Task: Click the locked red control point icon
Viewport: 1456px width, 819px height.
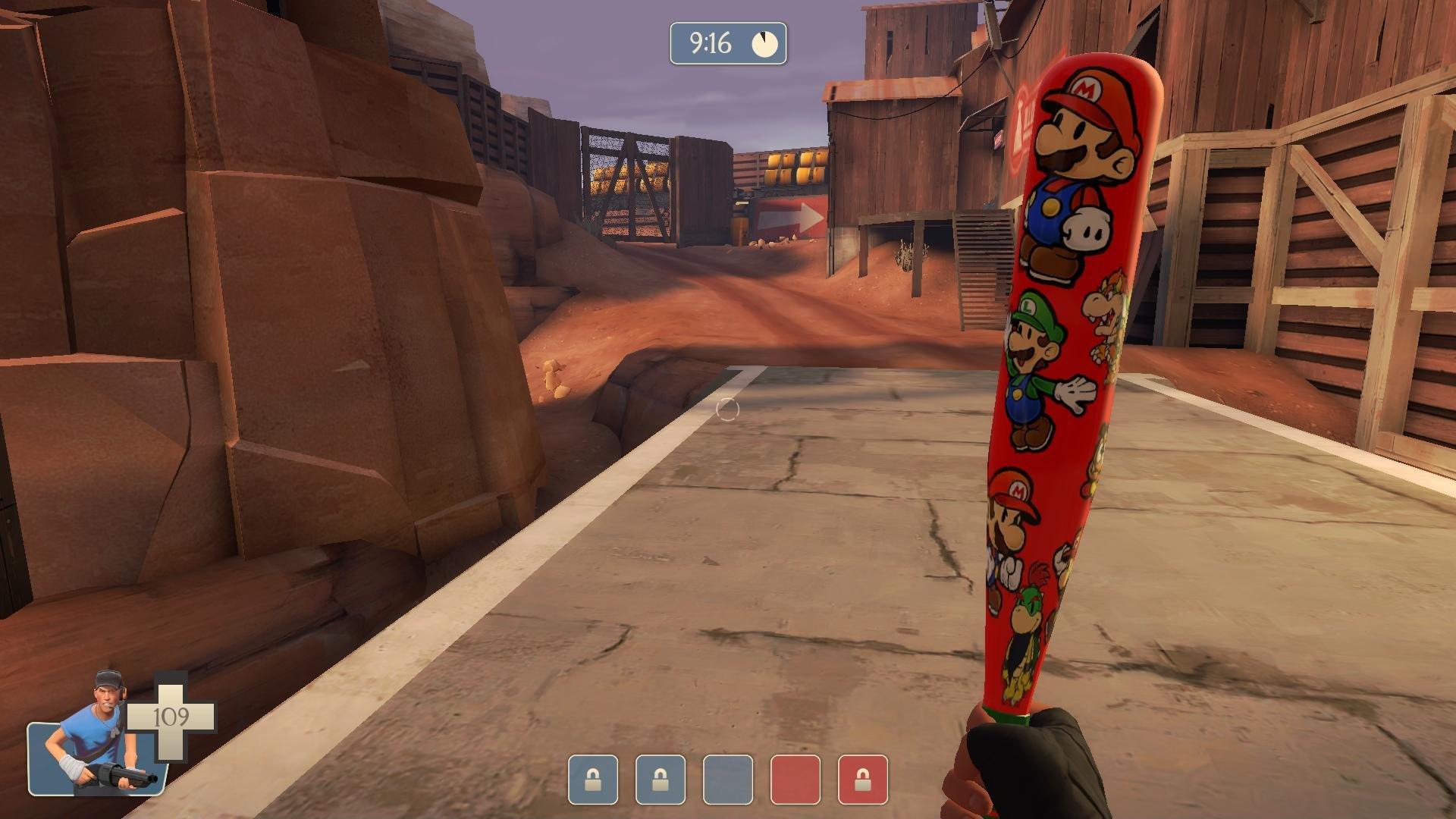Action: 863,780
